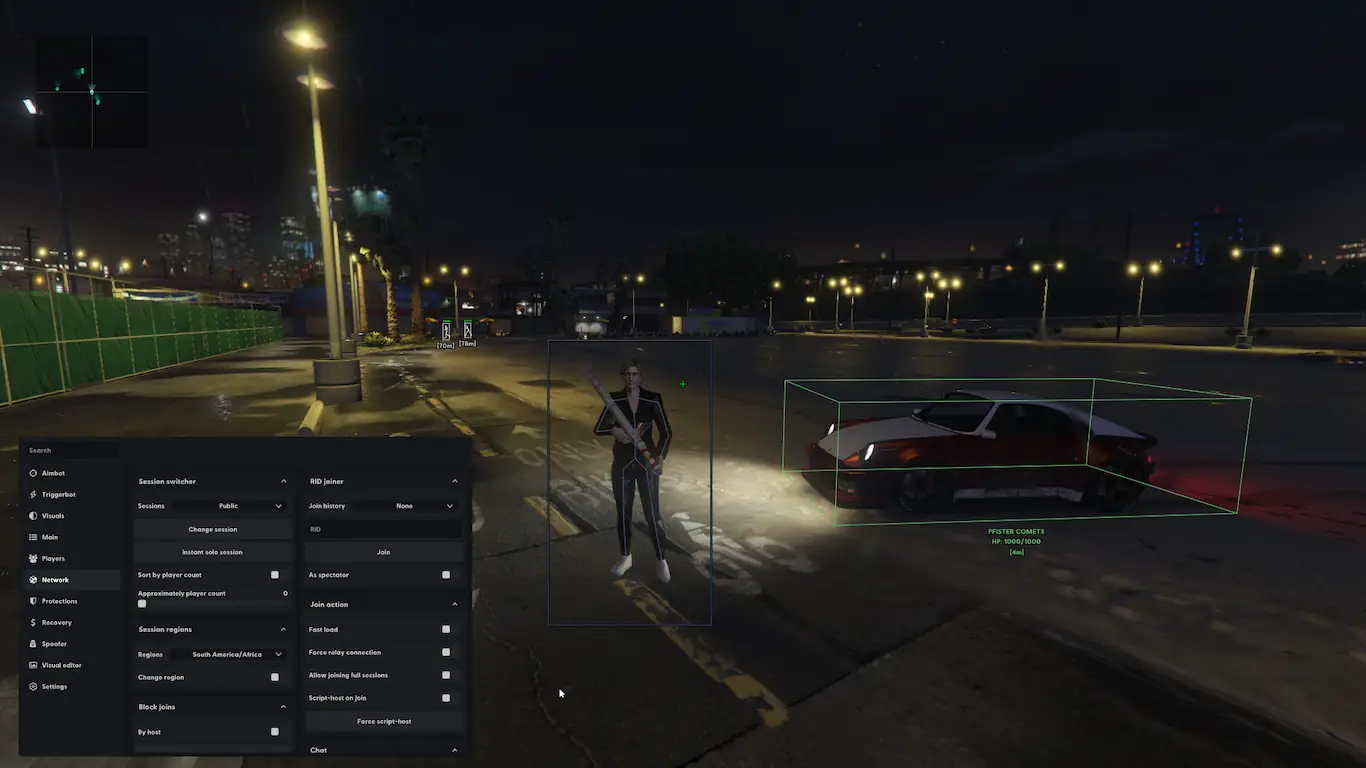Enable the As spectator checkbox

(446, 575)
